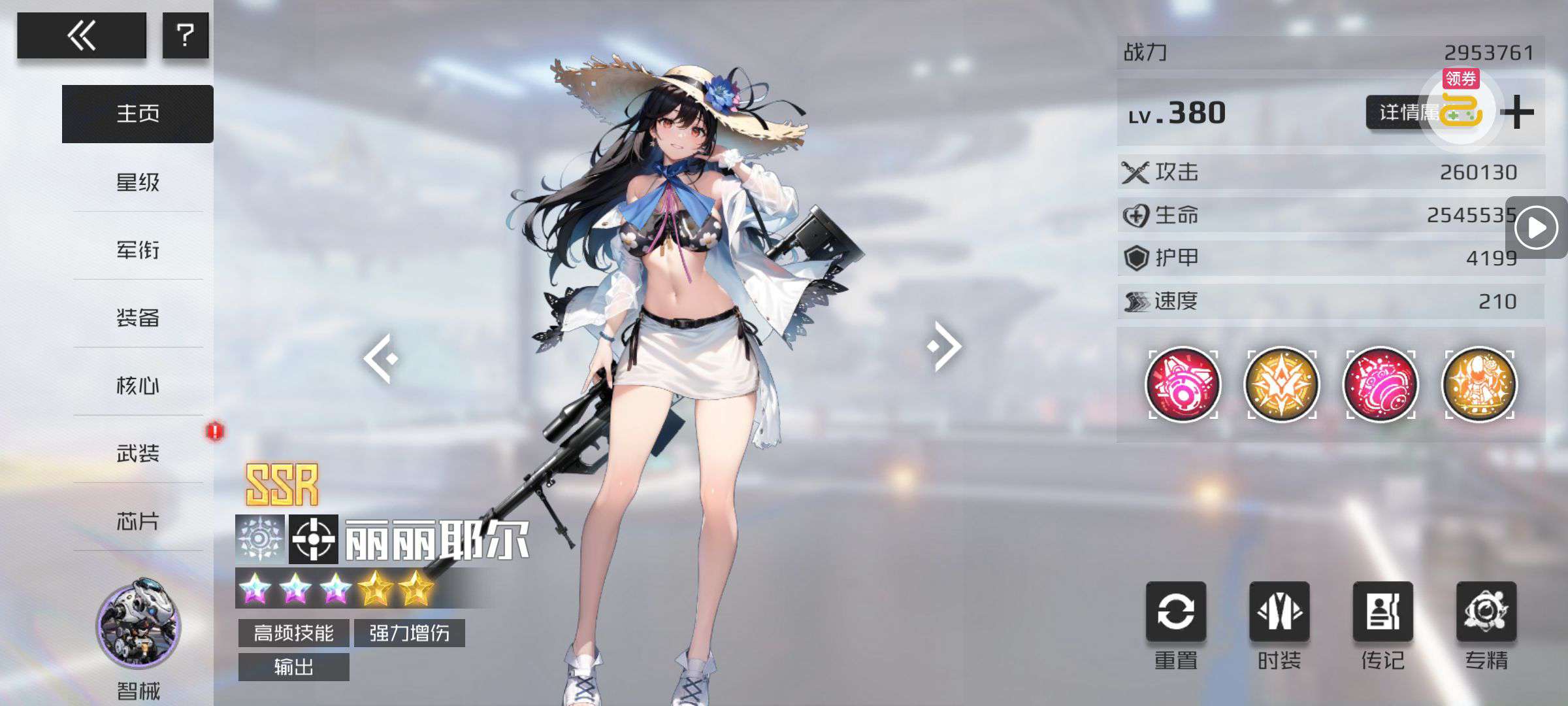Go back with the double-arrow button

pyautogui.click(x=82, y=35)
